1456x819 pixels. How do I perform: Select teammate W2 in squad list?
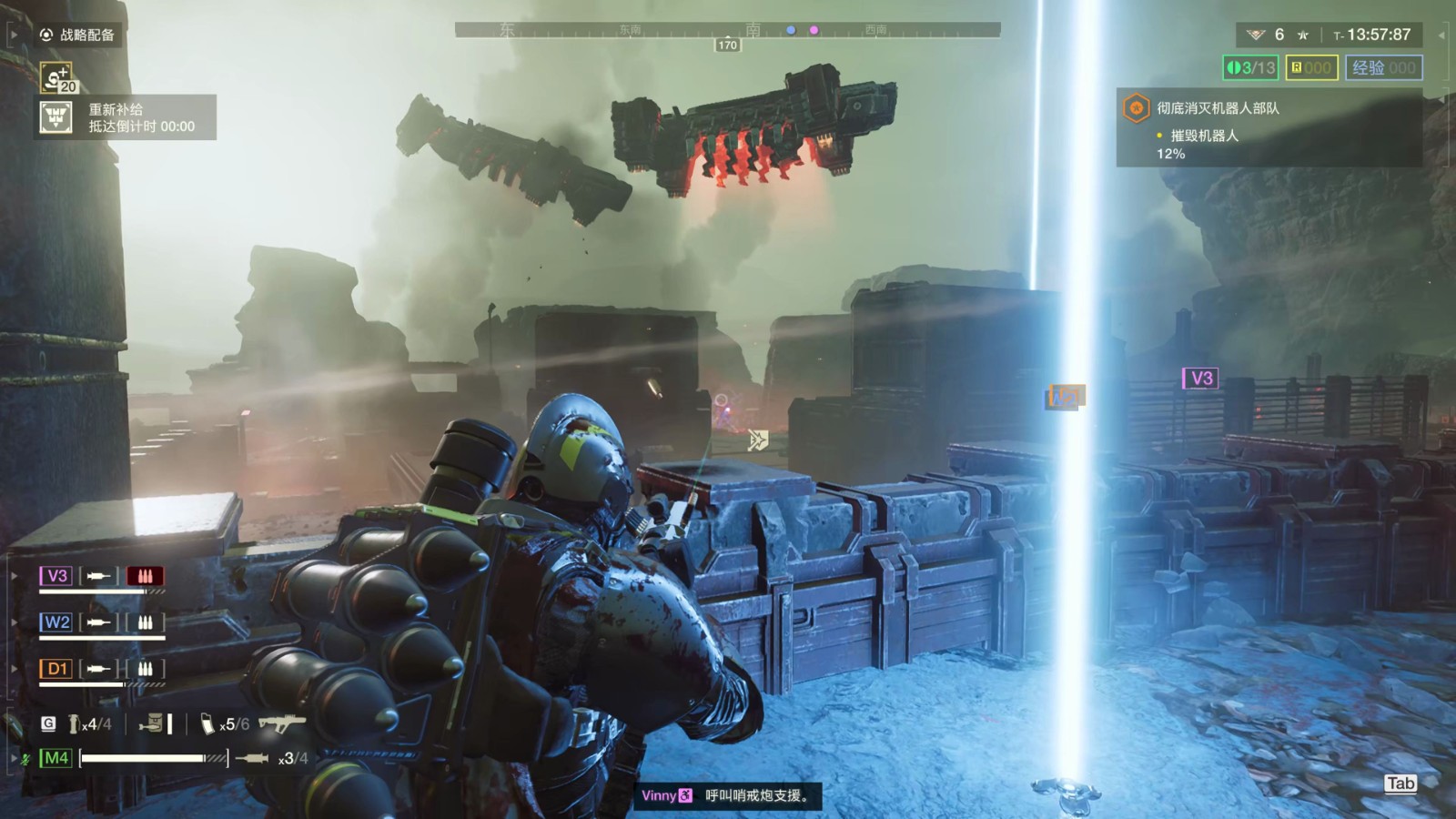click(x=56, y=622)
